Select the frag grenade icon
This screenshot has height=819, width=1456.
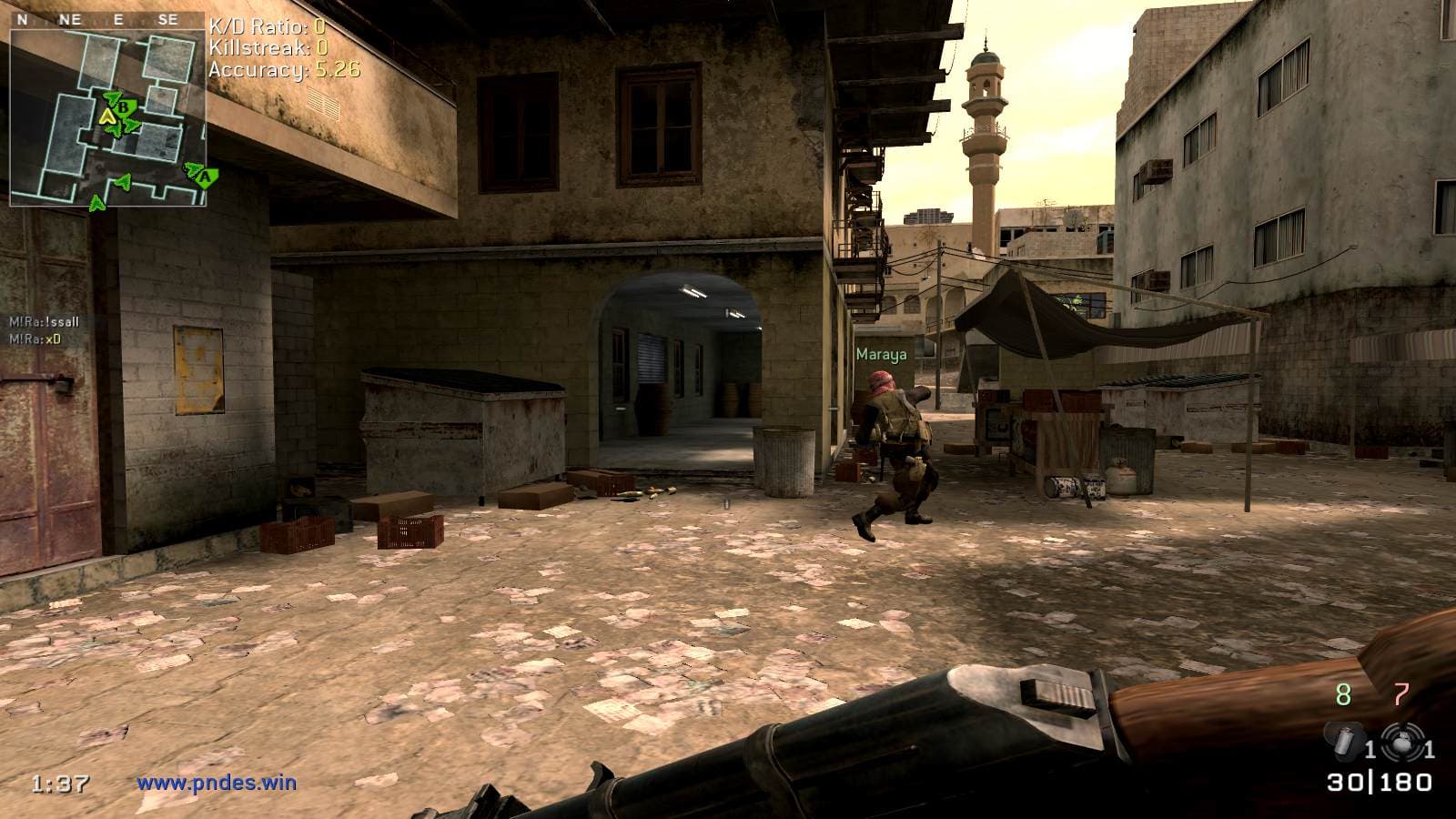coord(1397,738)
